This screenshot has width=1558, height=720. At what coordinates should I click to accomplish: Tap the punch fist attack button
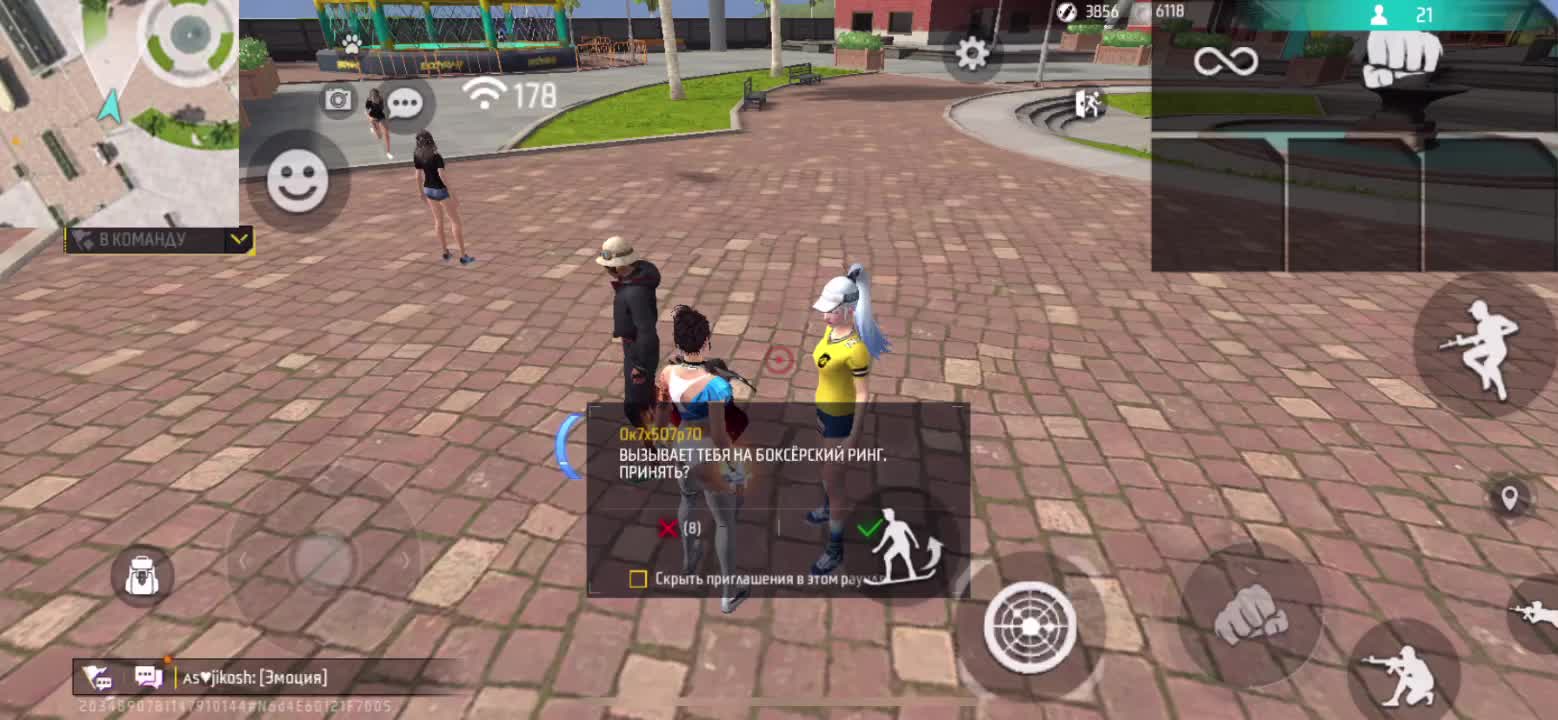click(x=1250, y=614)
